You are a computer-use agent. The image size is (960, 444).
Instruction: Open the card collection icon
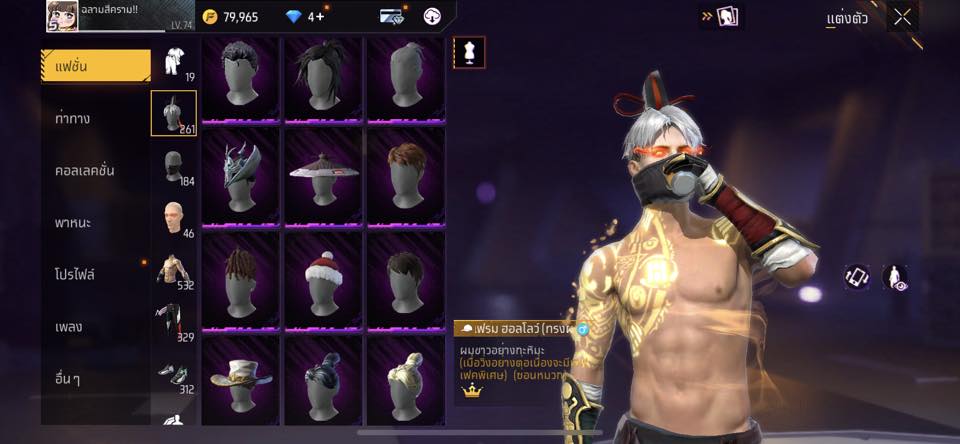pyautogui.click(x=727, y=17)
